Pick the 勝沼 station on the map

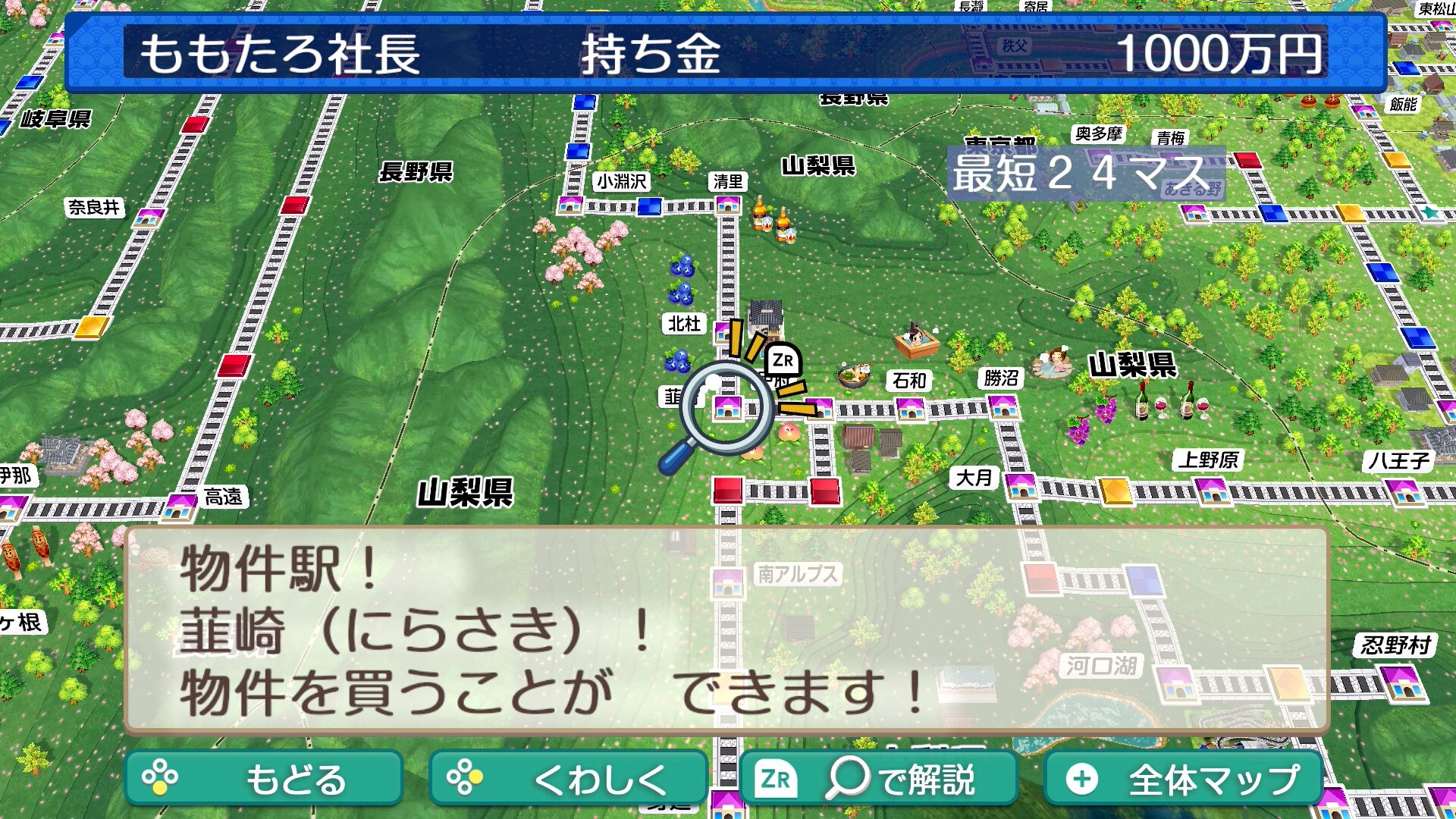pos(1003,406)
